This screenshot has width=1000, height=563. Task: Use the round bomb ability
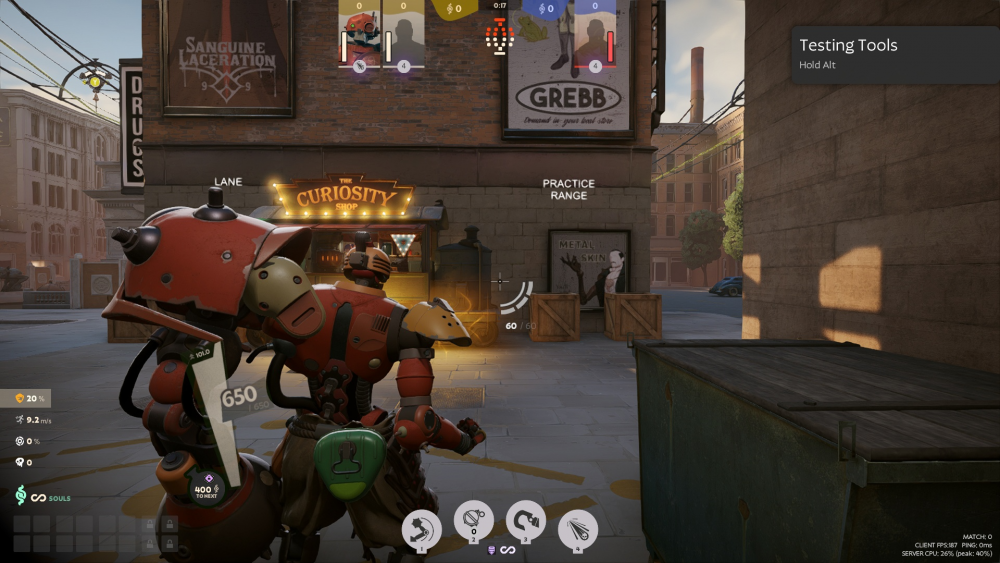click(x=473, y=521)
